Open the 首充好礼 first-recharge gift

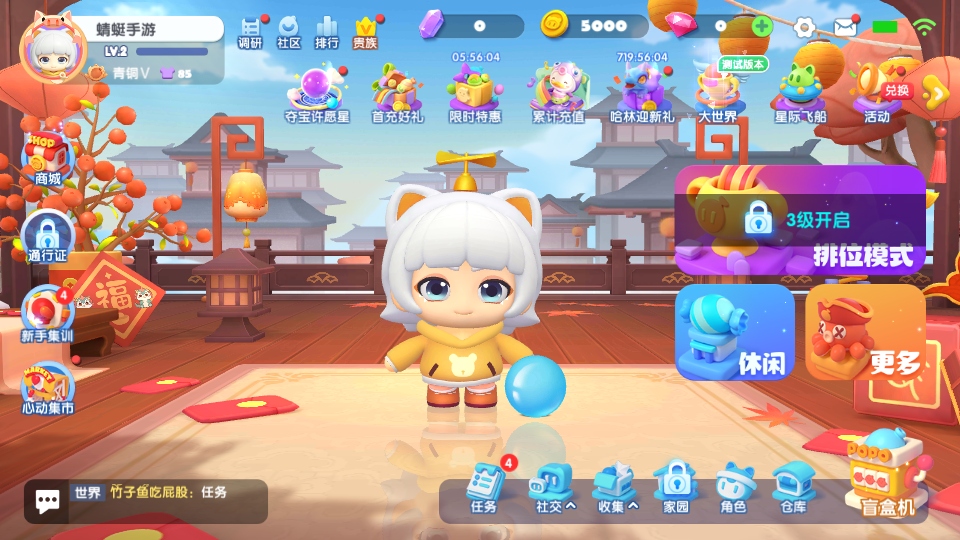click(x=397, y=93)
